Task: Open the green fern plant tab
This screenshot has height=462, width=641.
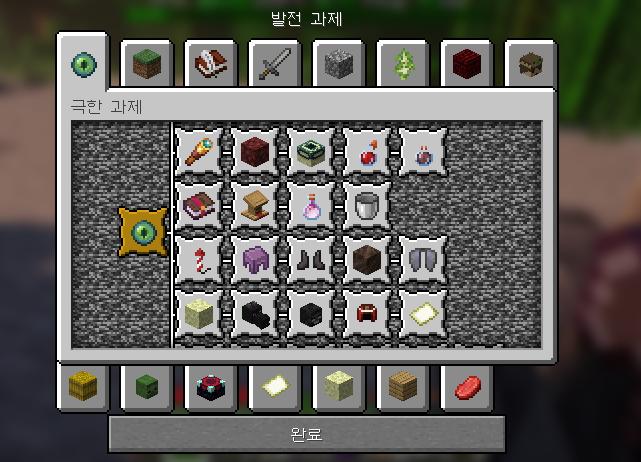Action: tap(405, 66)
